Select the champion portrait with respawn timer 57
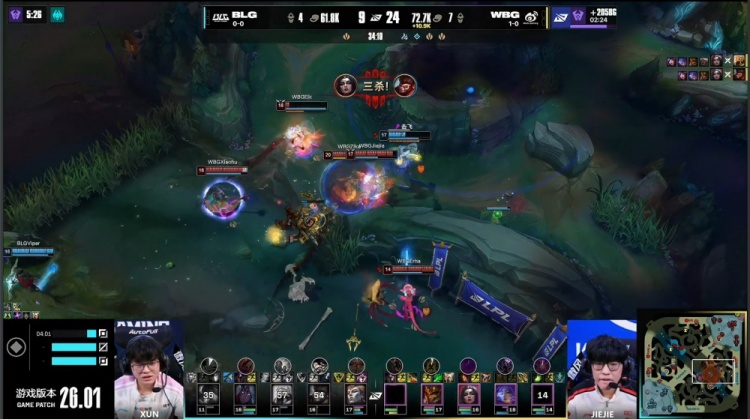Image resolution: width=750 pixels, height=419 pixels. point(282,396)
